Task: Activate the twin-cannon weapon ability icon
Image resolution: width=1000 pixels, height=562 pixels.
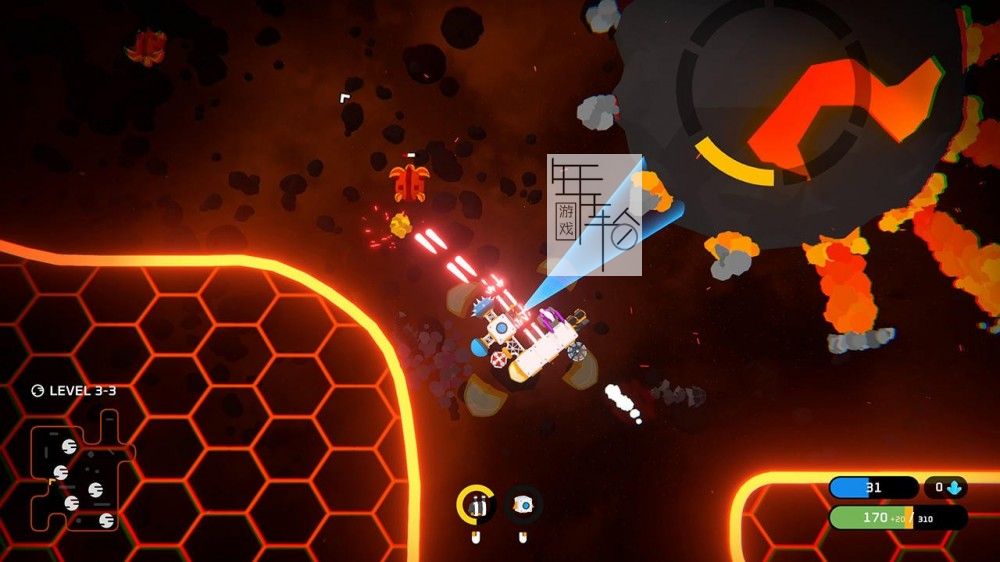Action: pyautogui.click(x=477, y=505)
